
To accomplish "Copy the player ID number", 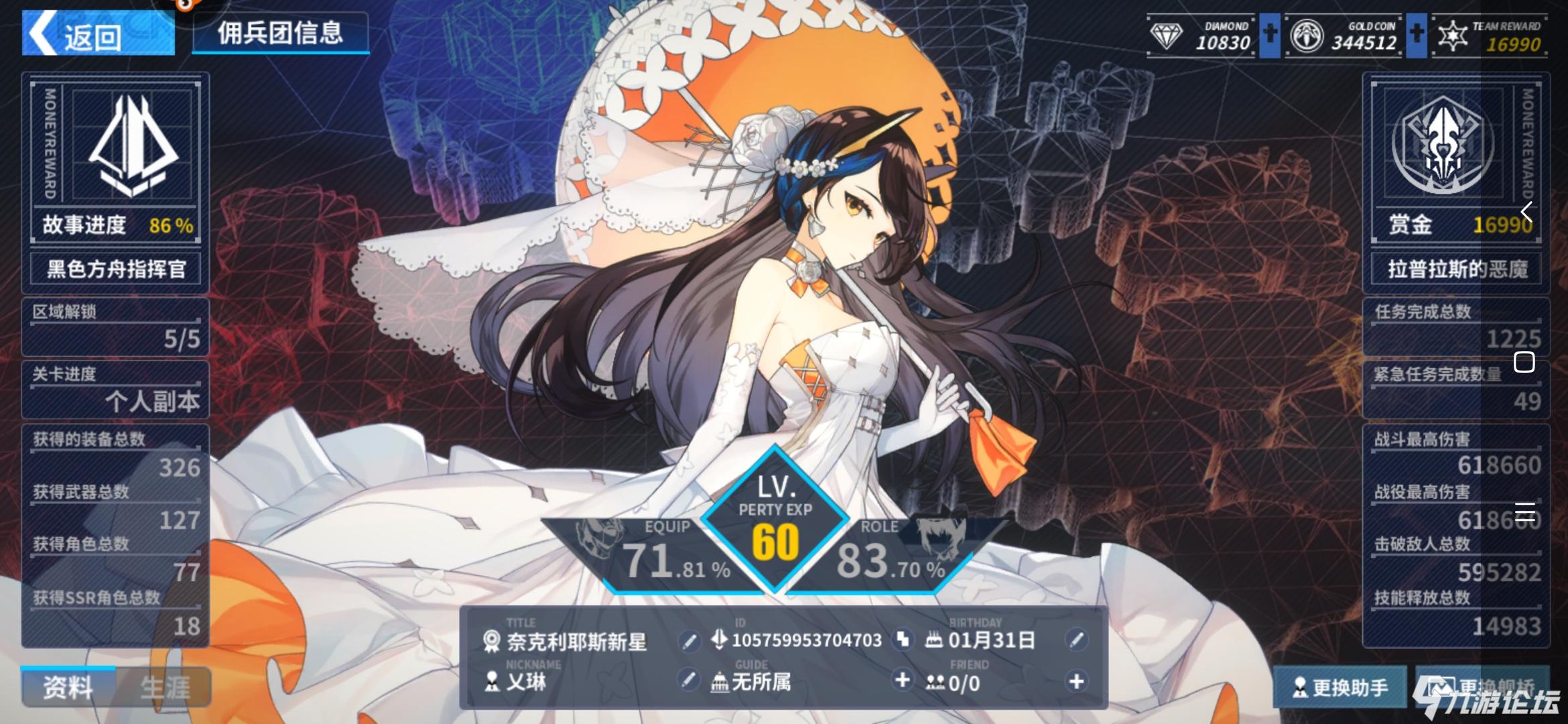I will click(x=903, y=640).
